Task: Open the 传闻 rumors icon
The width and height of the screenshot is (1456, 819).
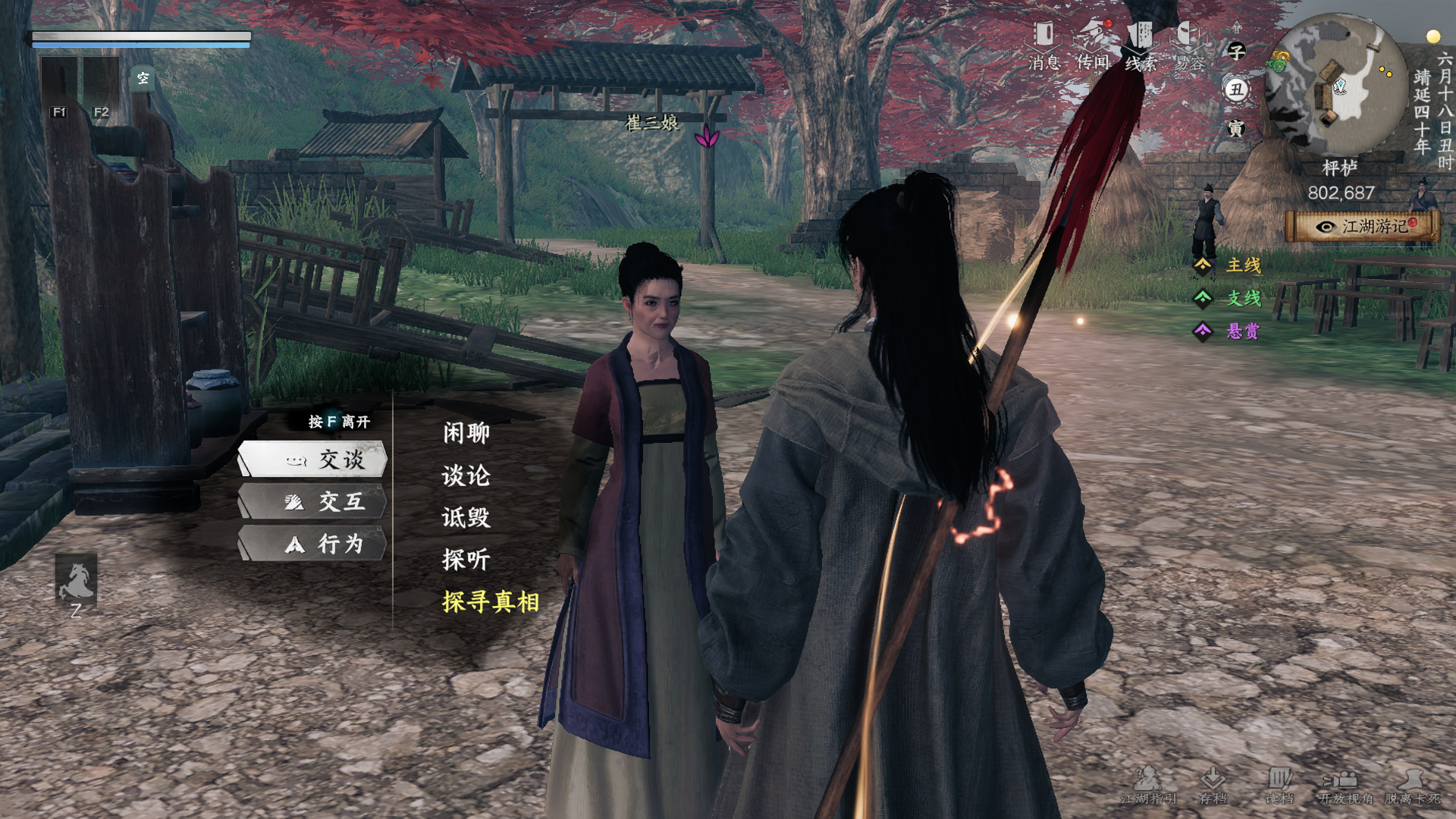Action: click(1093, 45)
